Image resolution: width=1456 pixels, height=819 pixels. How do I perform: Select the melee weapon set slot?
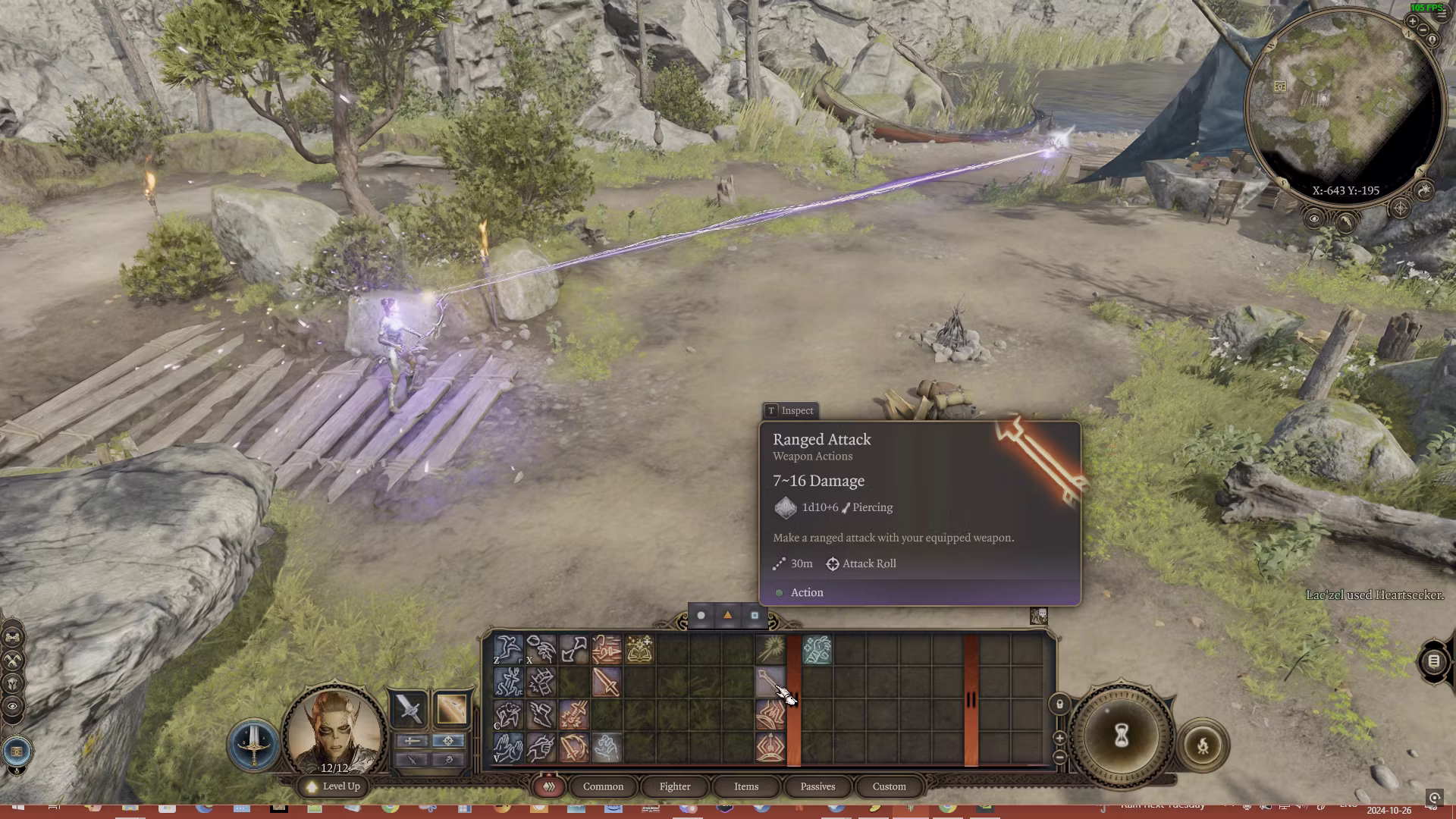[x=409, y=709]
